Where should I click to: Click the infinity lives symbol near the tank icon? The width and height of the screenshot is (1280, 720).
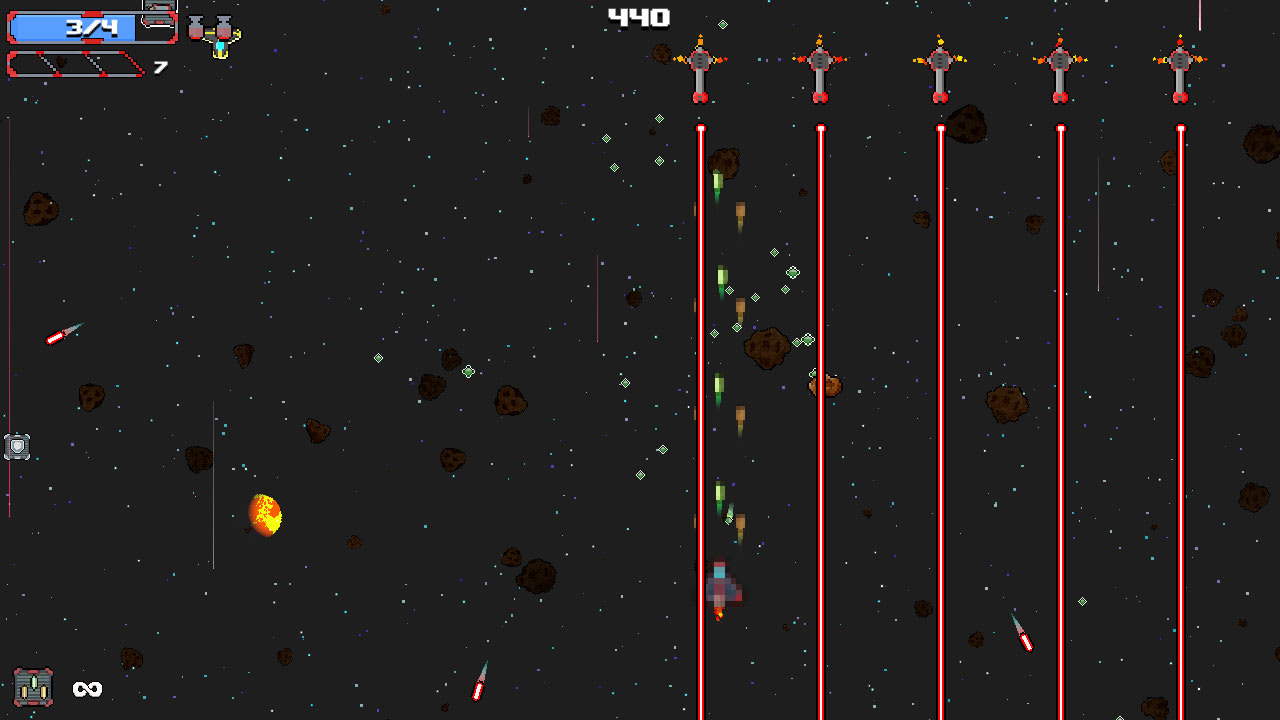(x=88, y=689)
